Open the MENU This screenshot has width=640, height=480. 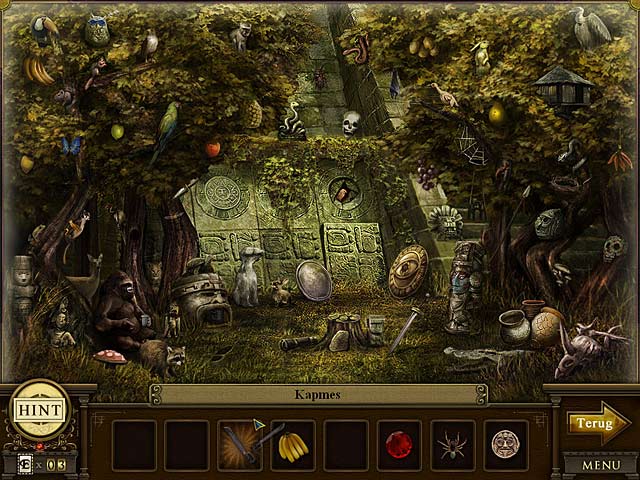[x=600, y=465]
